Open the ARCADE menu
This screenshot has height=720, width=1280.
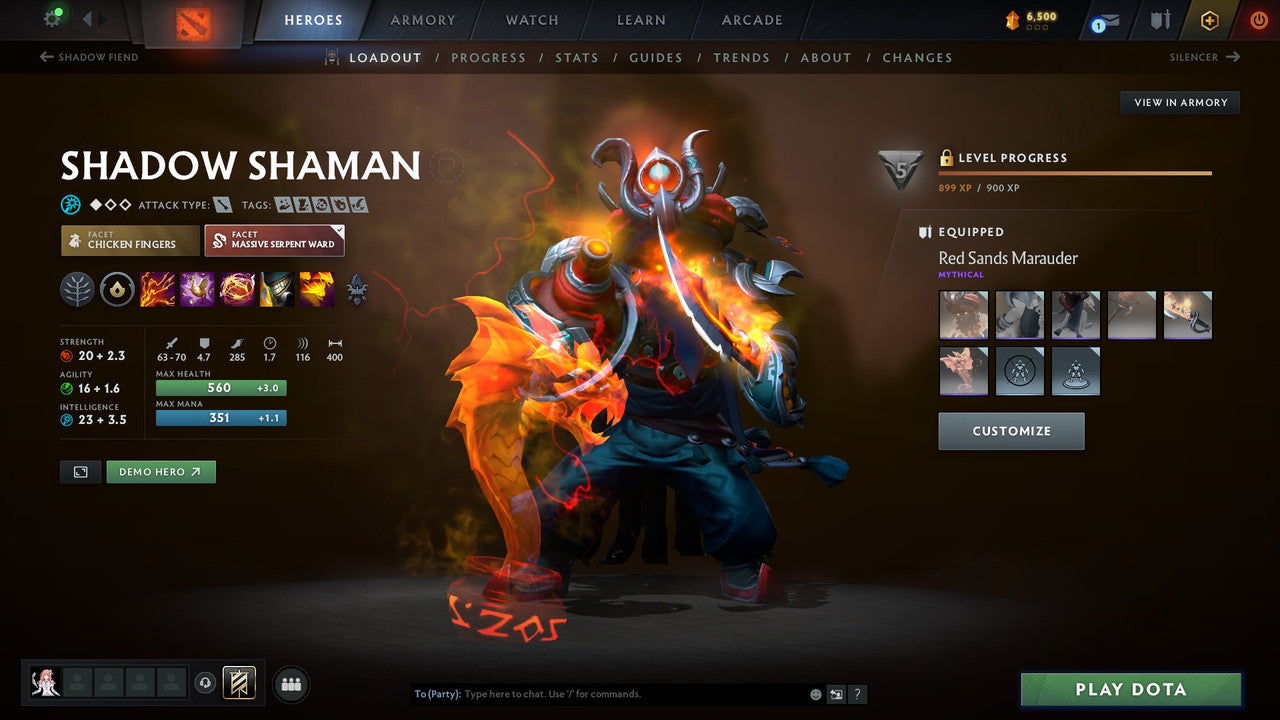pyautogui.click(x=751, y=20)
